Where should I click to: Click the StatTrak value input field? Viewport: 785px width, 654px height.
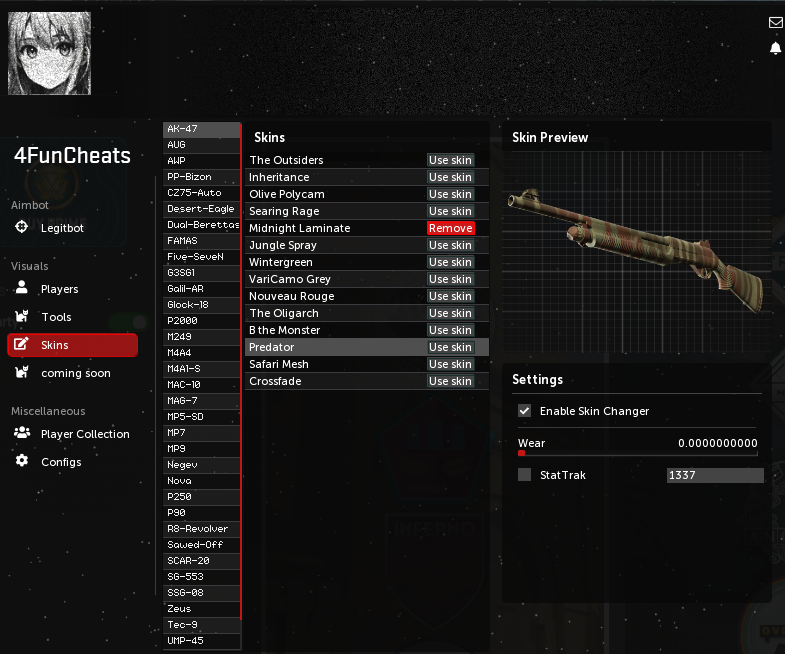click(714, 475)
